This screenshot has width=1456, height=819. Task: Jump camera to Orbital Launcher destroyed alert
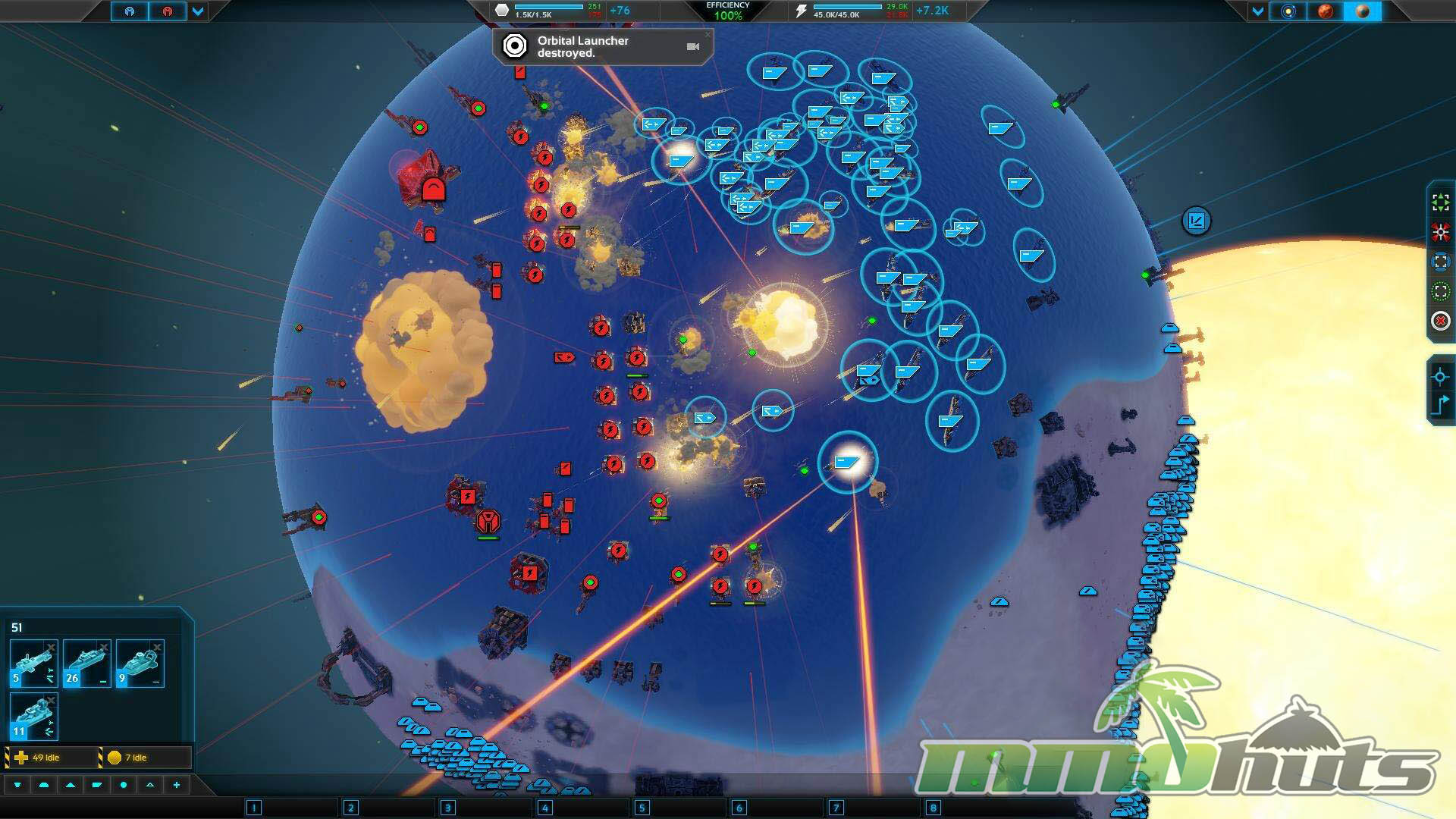692,47
